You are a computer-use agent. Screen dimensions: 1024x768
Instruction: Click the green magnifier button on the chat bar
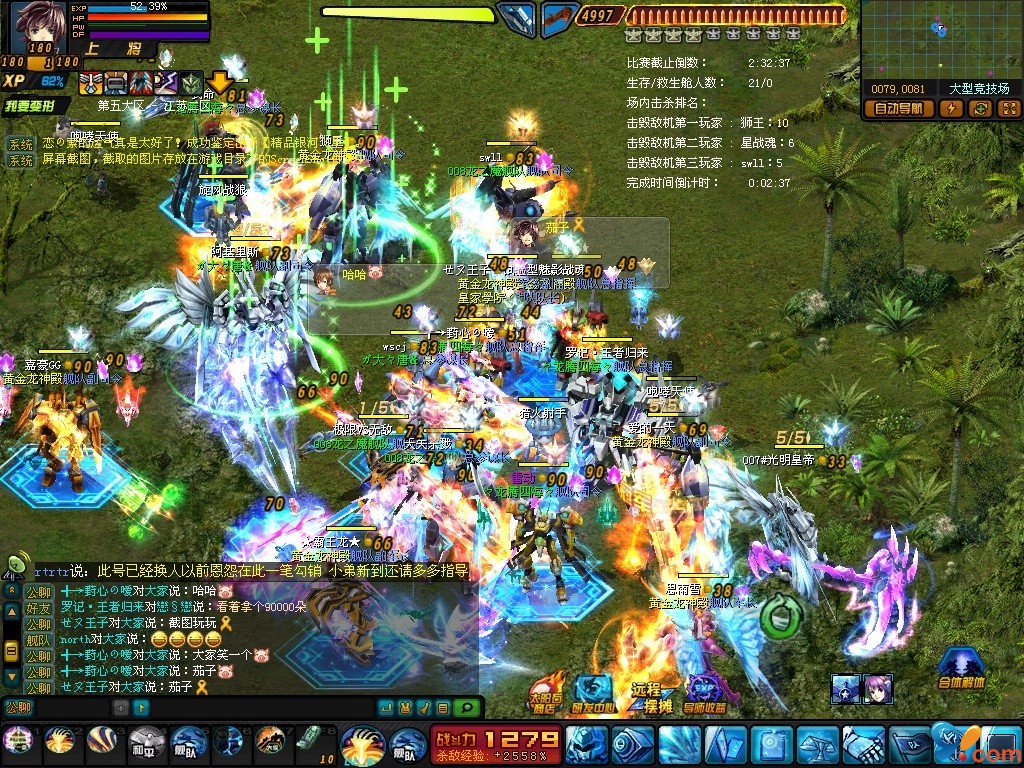[x=464, y=708]
